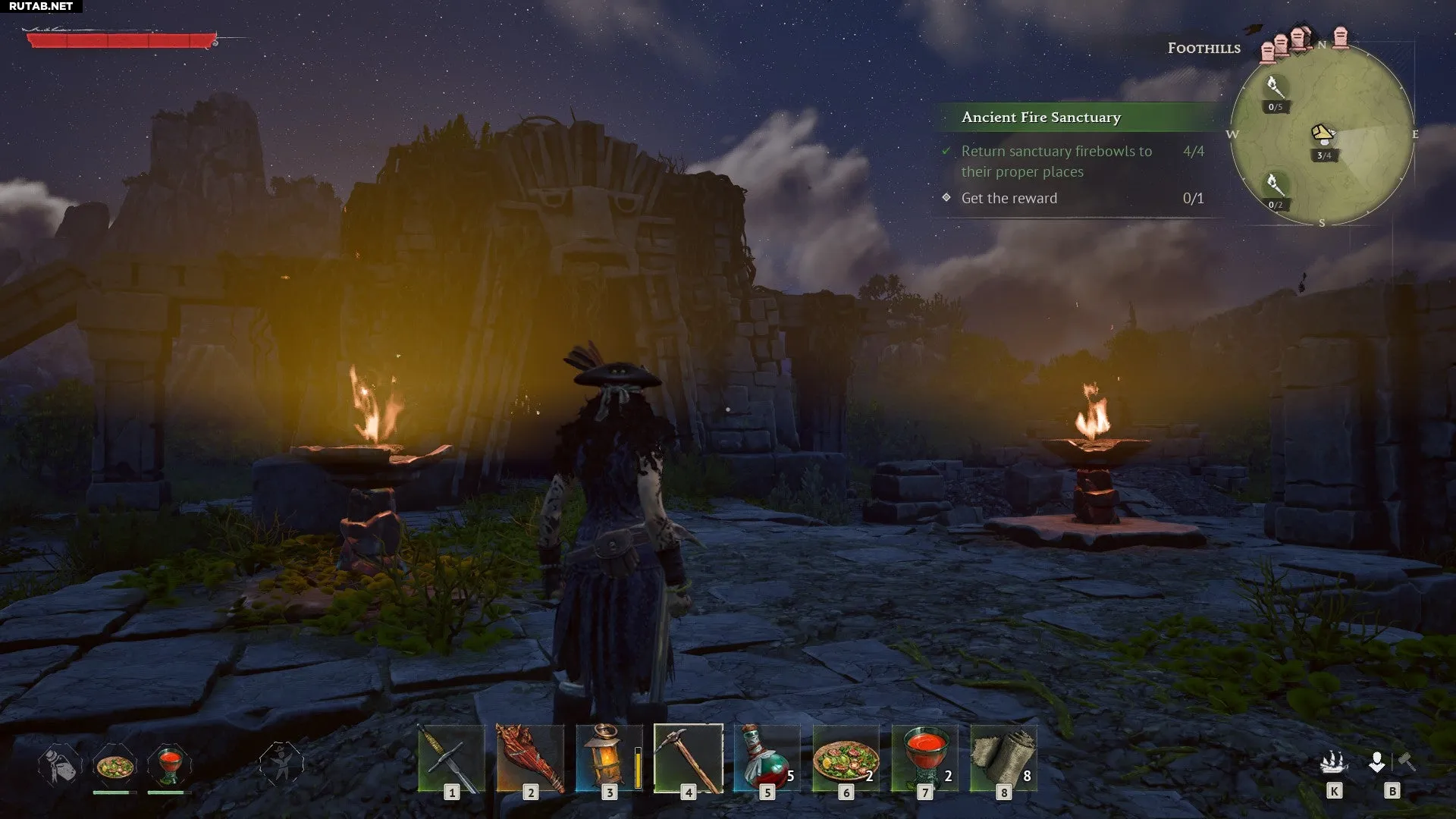Click the 'Get the reward' objective

coord(1009,199)
